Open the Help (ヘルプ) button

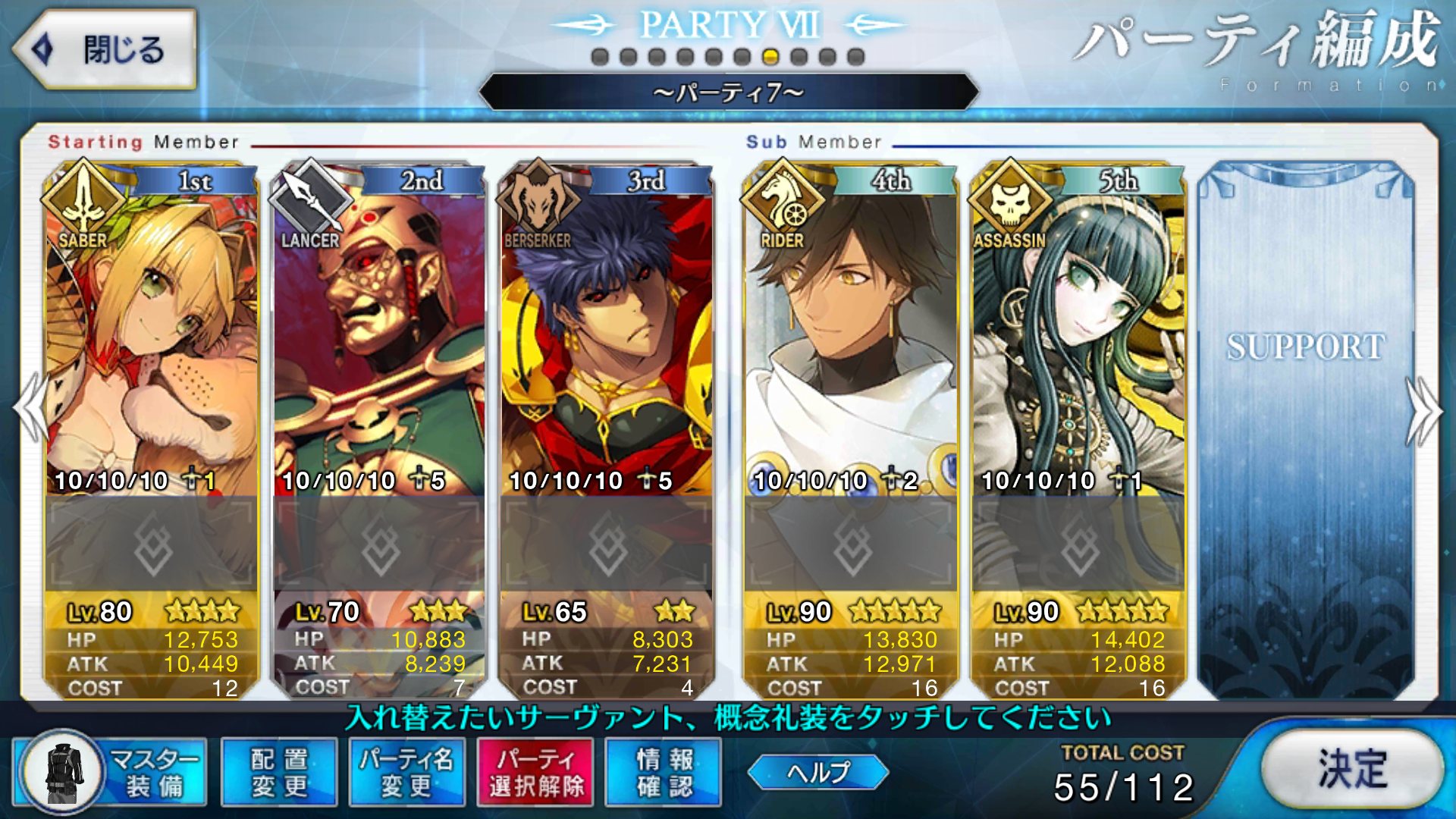(x=818, y=772)
